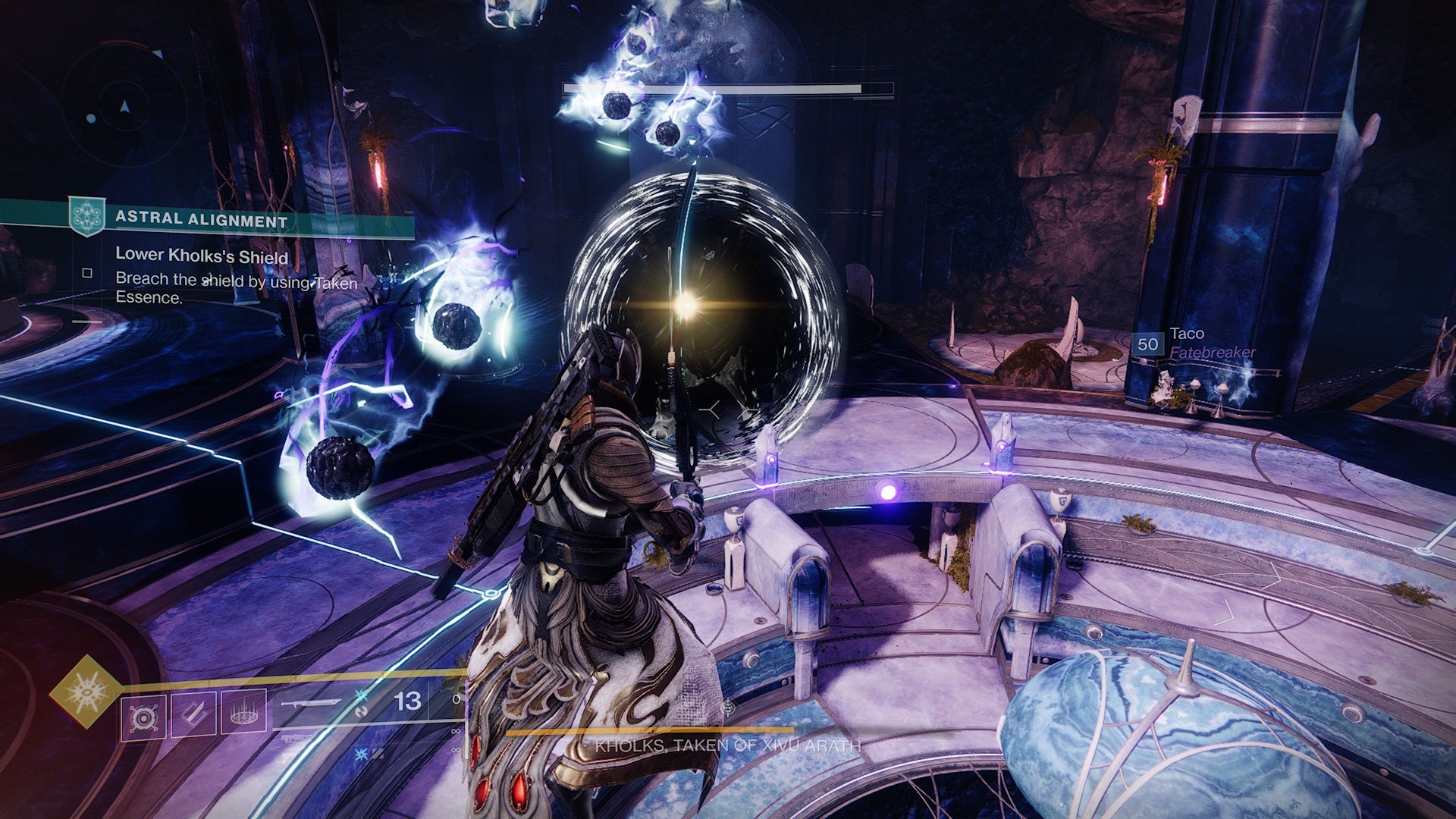Select the Rift class ability icon

pos(244,717)
